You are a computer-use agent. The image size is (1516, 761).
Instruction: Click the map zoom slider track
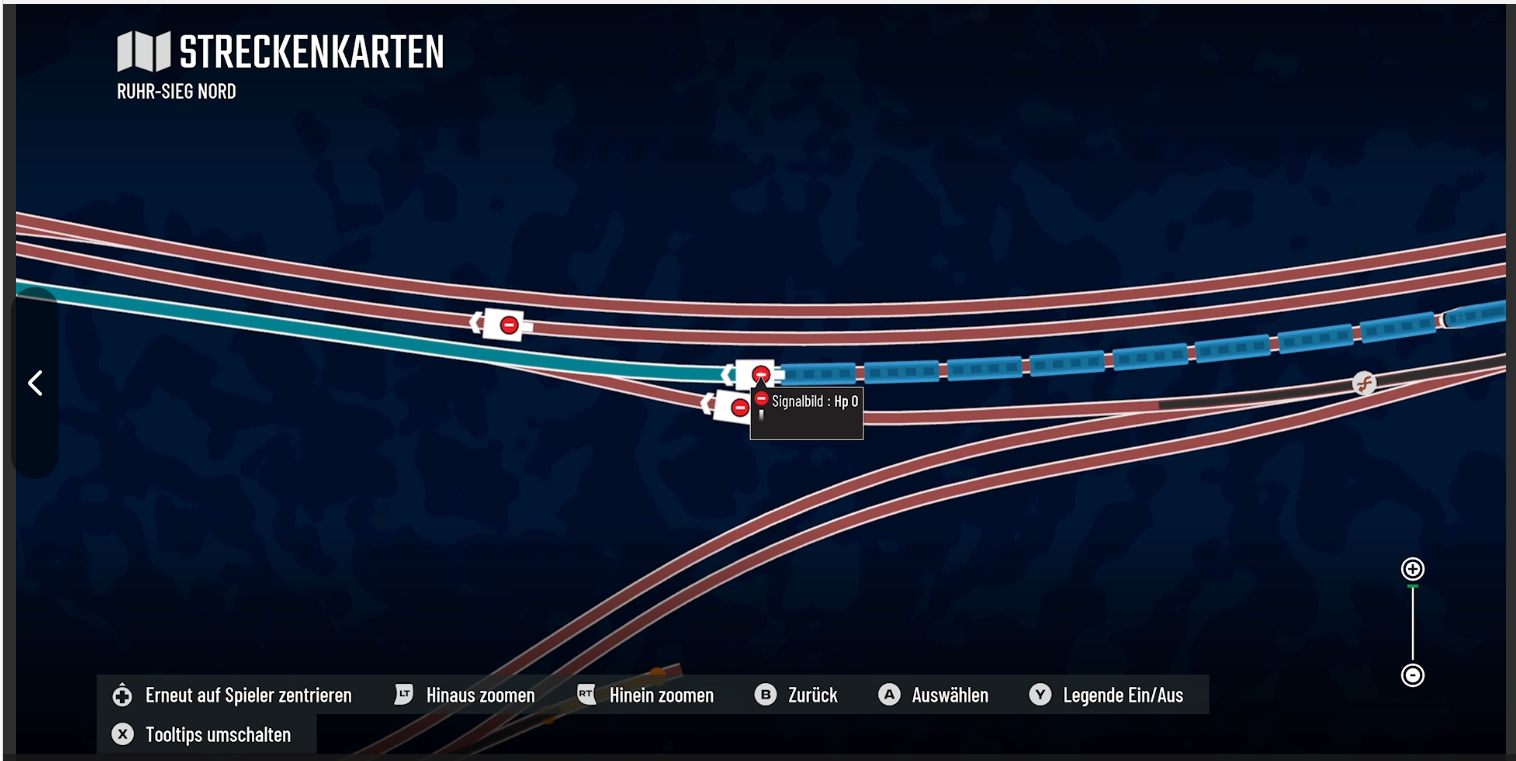click(x=1412, y=622)
